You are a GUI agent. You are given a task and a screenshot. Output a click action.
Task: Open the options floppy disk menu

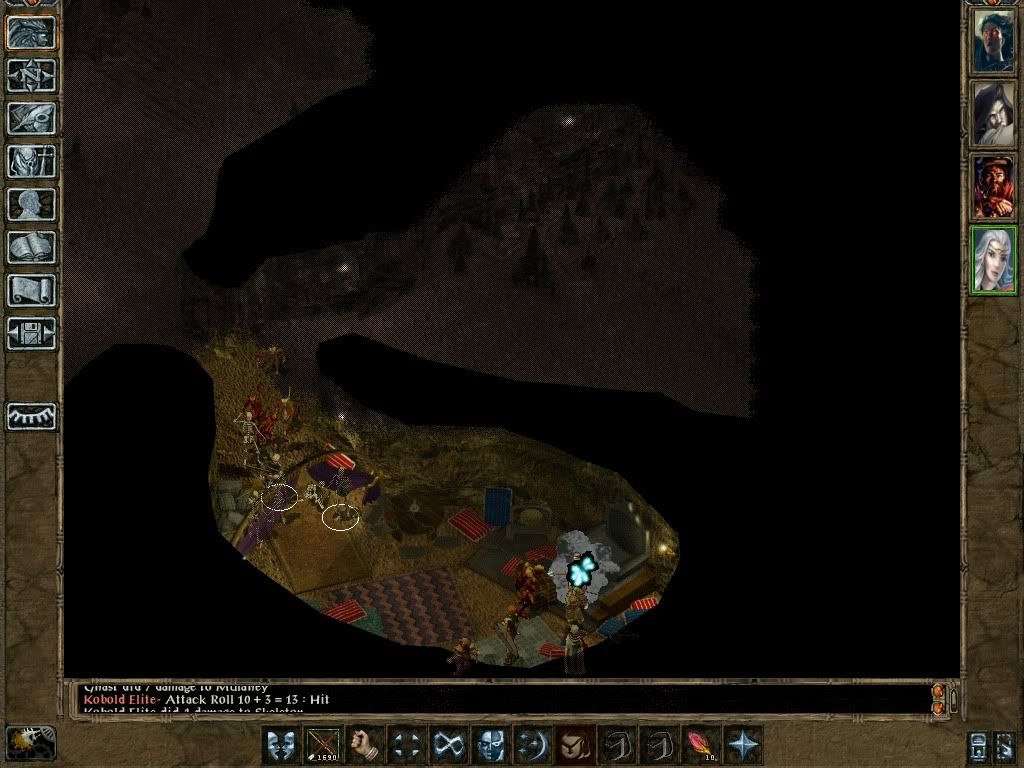(32, 333)
